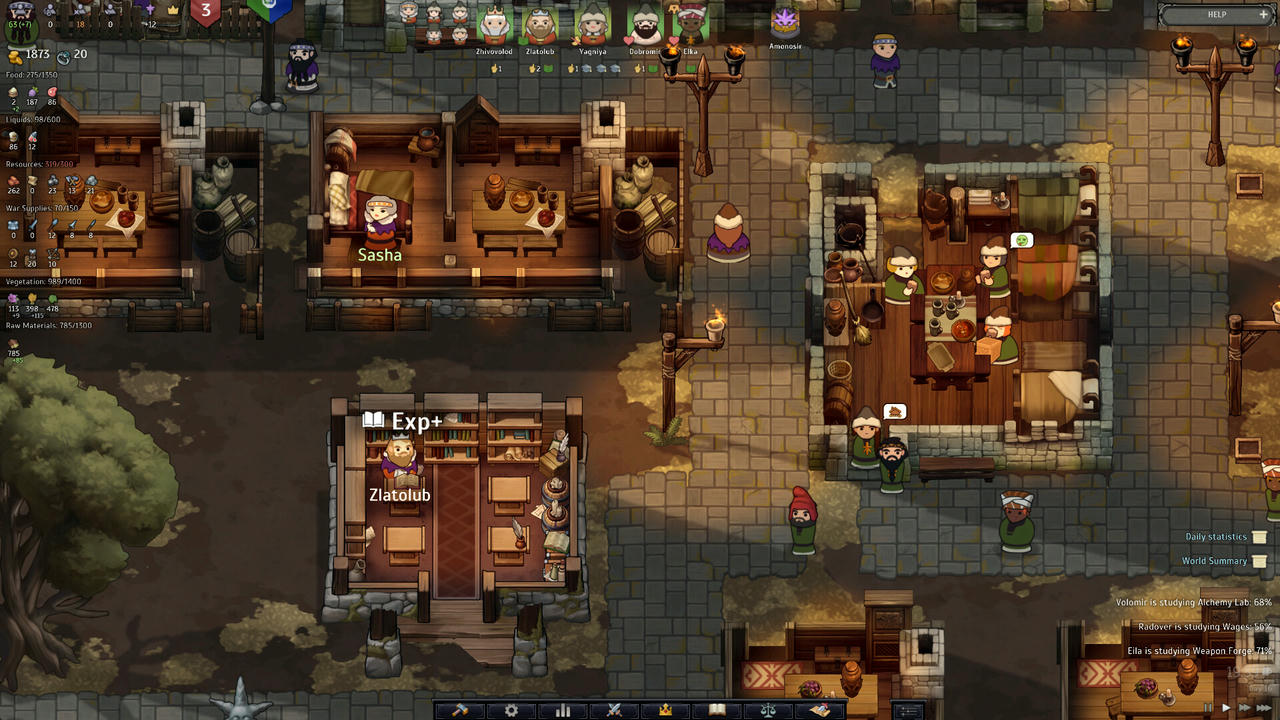This screenshot has height=720, width=1280.
Task: Open the Help panel
Action: 1217,15
